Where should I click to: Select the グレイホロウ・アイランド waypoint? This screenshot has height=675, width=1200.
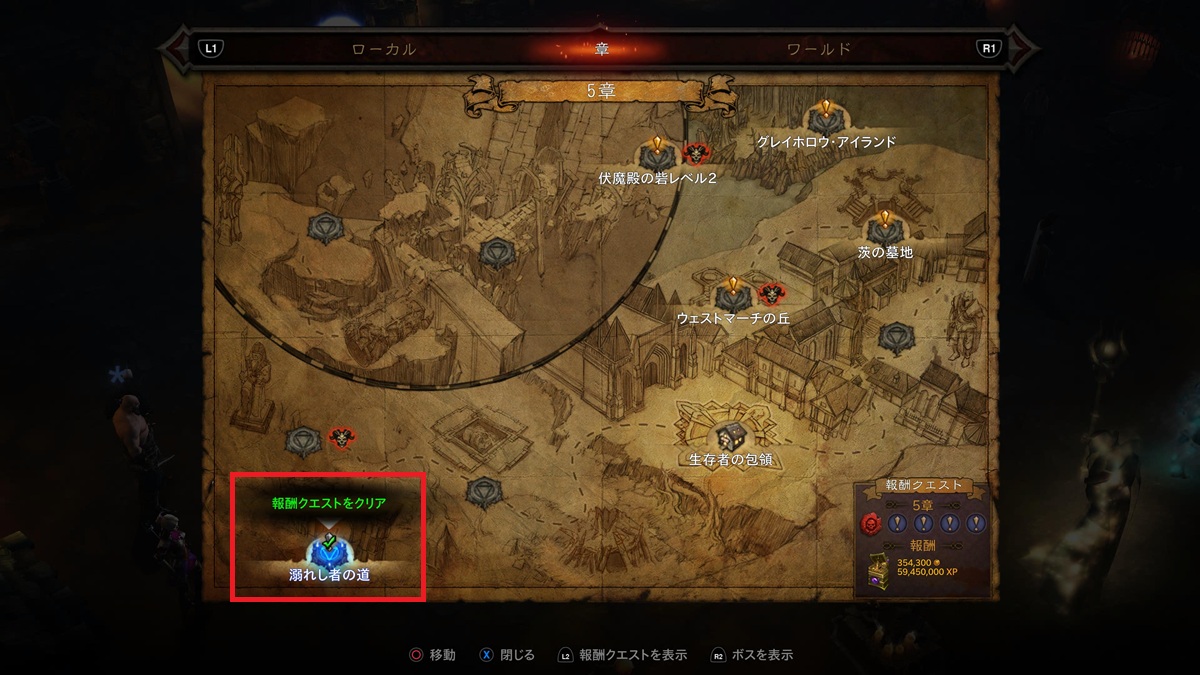(825, 120)
